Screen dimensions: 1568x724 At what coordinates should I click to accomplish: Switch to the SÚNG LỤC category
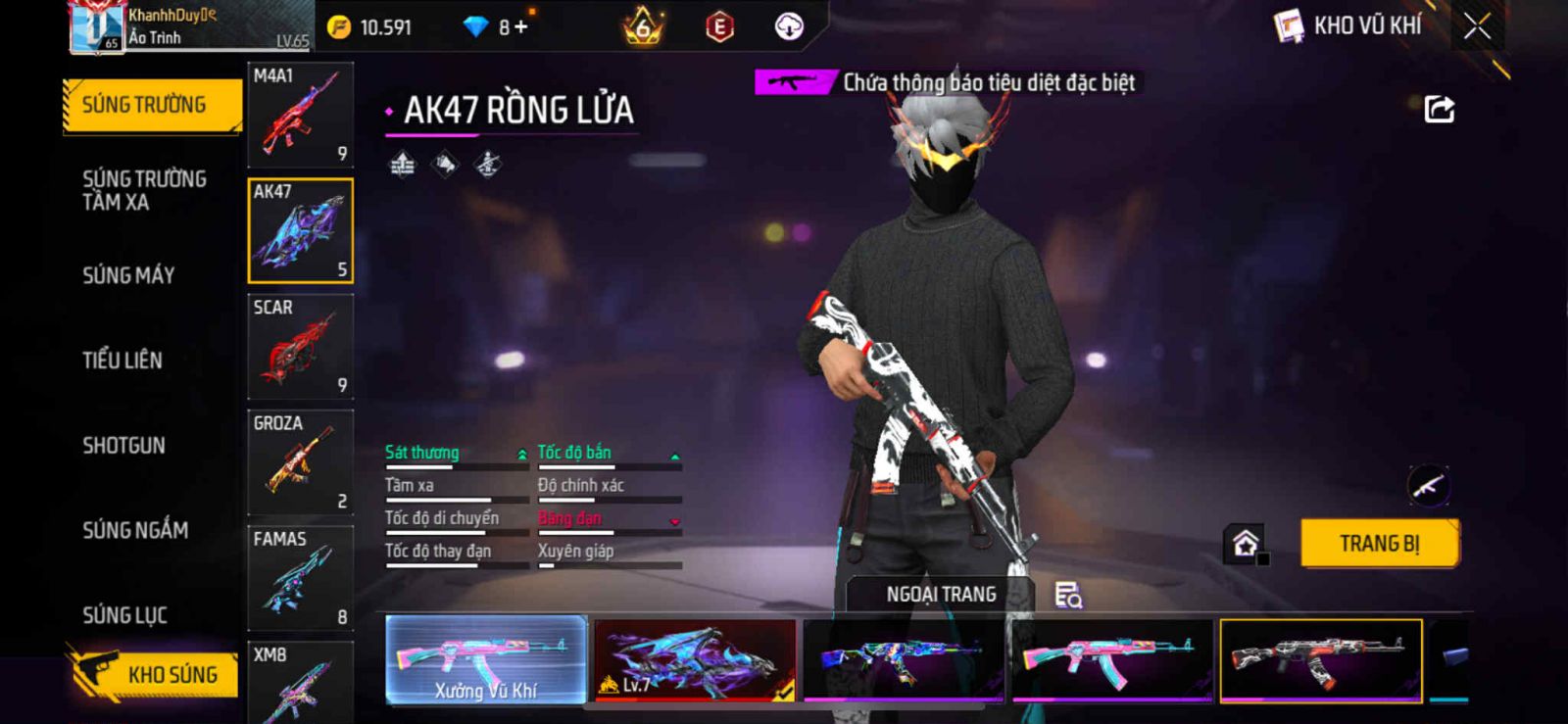coord(125,615)
